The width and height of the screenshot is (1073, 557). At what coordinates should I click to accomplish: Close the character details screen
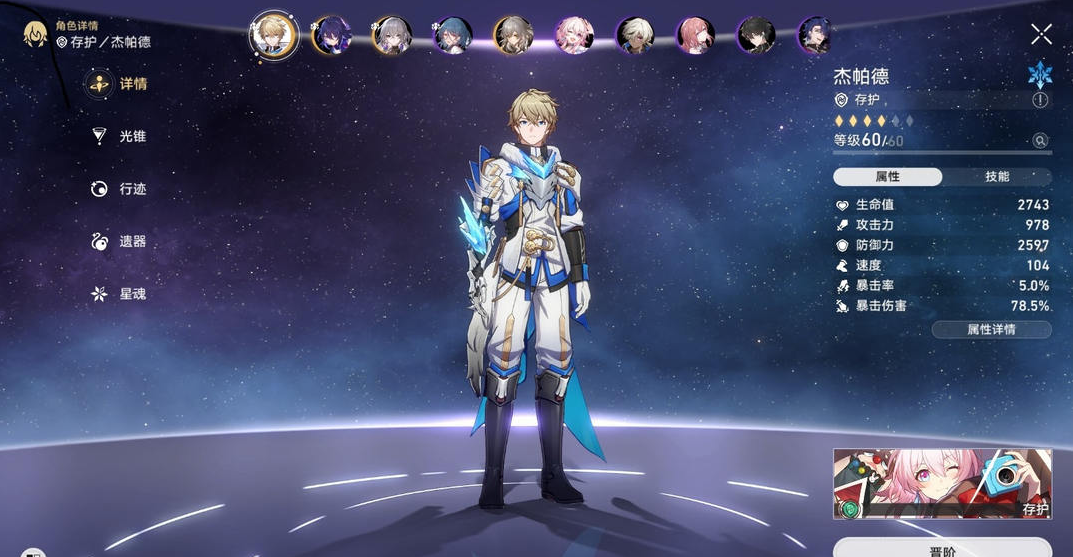(1041, 35)
